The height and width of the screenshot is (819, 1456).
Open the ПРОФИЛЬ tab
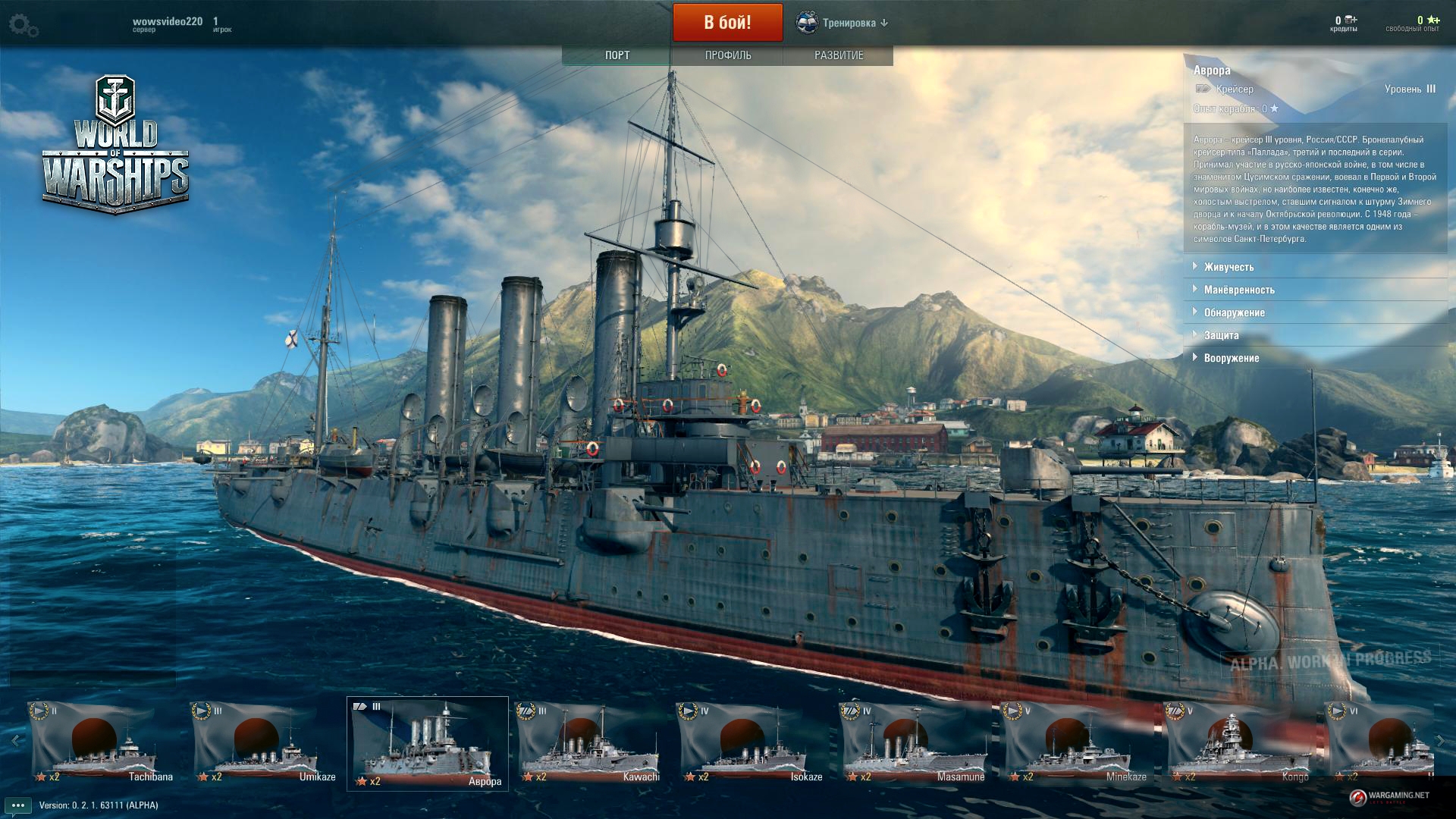[727, 55]
